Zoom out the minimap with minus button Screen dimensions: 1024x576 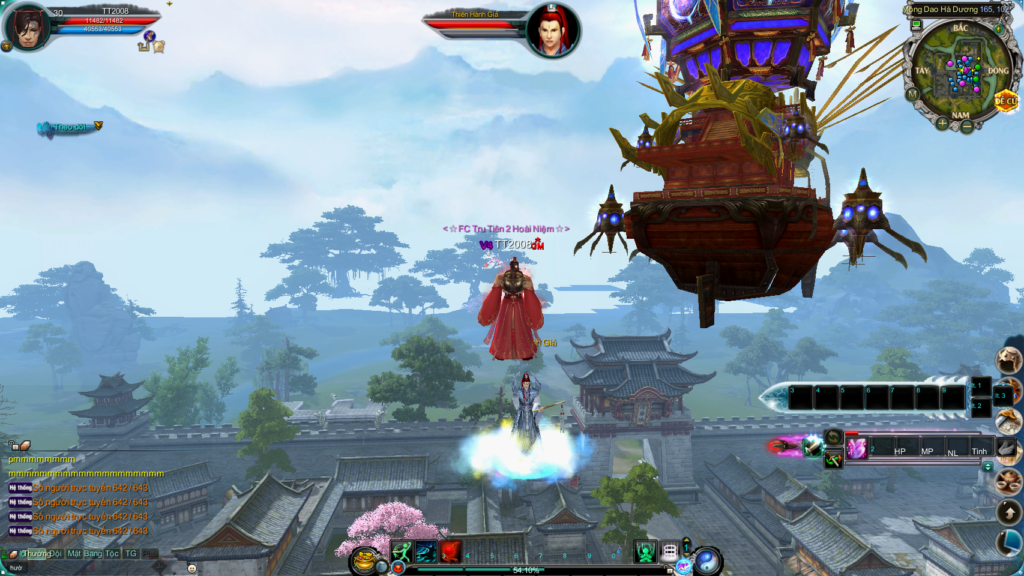pyautogui.click(x=967, y=127)
